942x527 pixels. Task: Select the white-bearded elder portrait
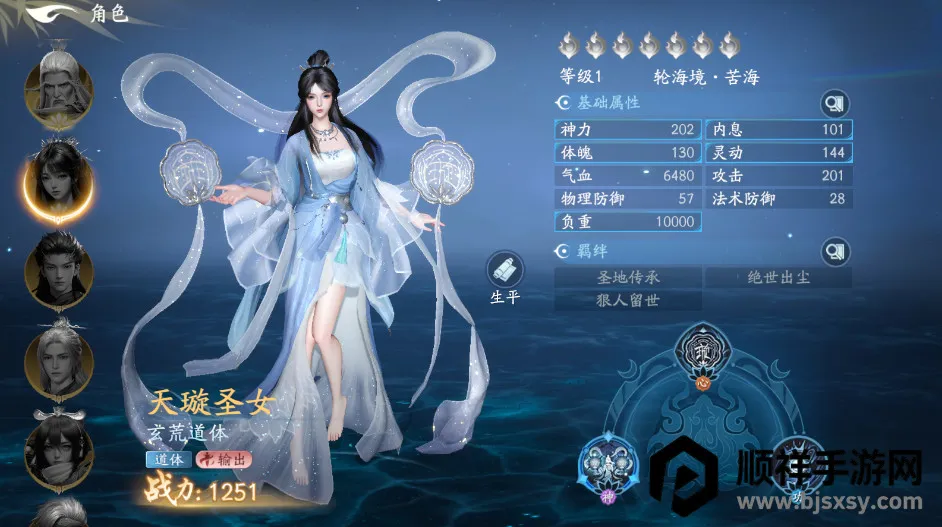pyautogui.click(x=59, y=86)
